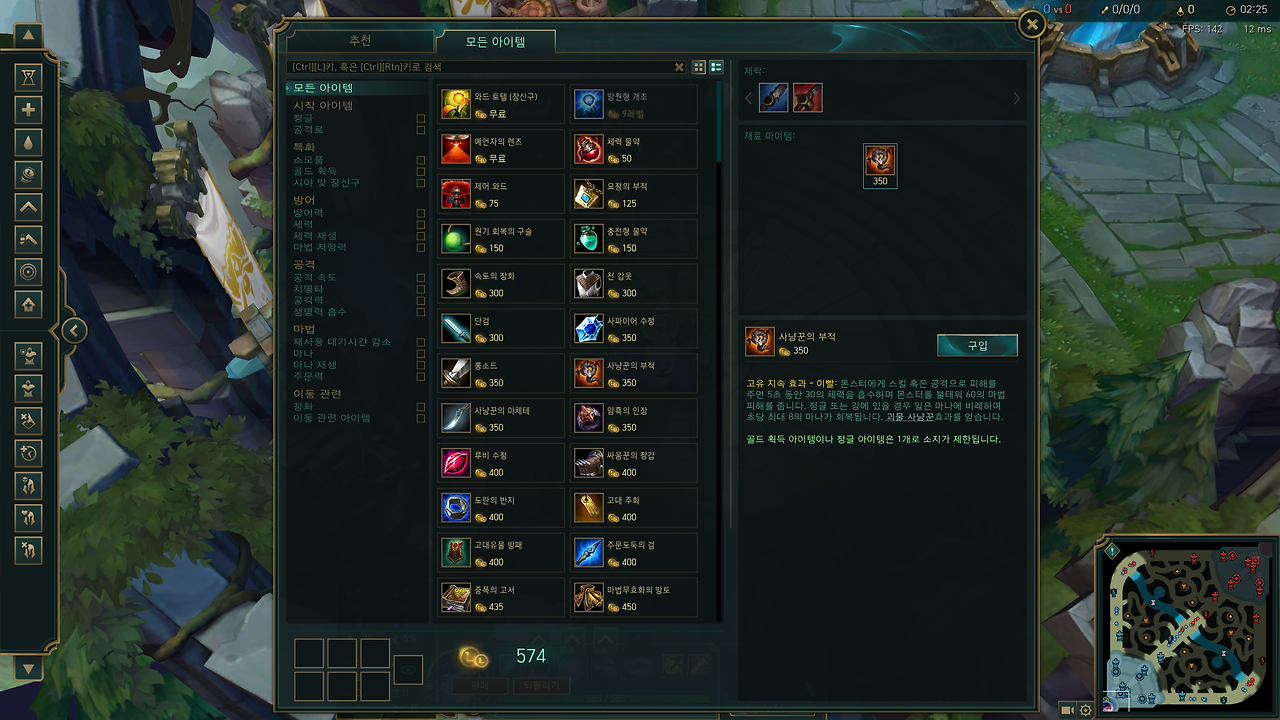Buy the free Ward Totem trinket item

pos(500,104)
